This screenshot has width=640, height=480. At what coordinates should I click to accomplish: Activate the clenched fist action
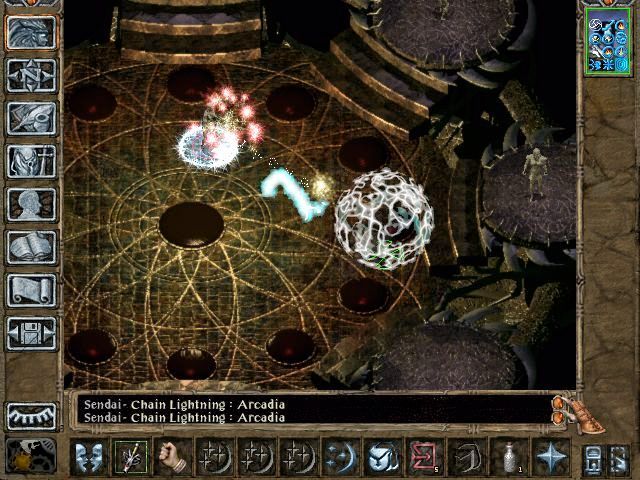171,457
